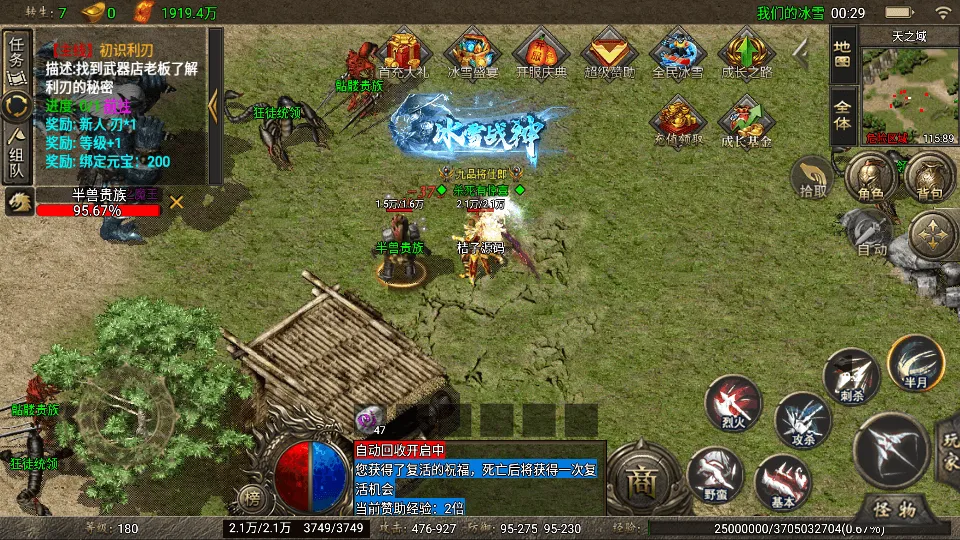Viewport: 960px width, 540px height.
Task: Activate the 半月 half-moon skill
Action: 915,365
